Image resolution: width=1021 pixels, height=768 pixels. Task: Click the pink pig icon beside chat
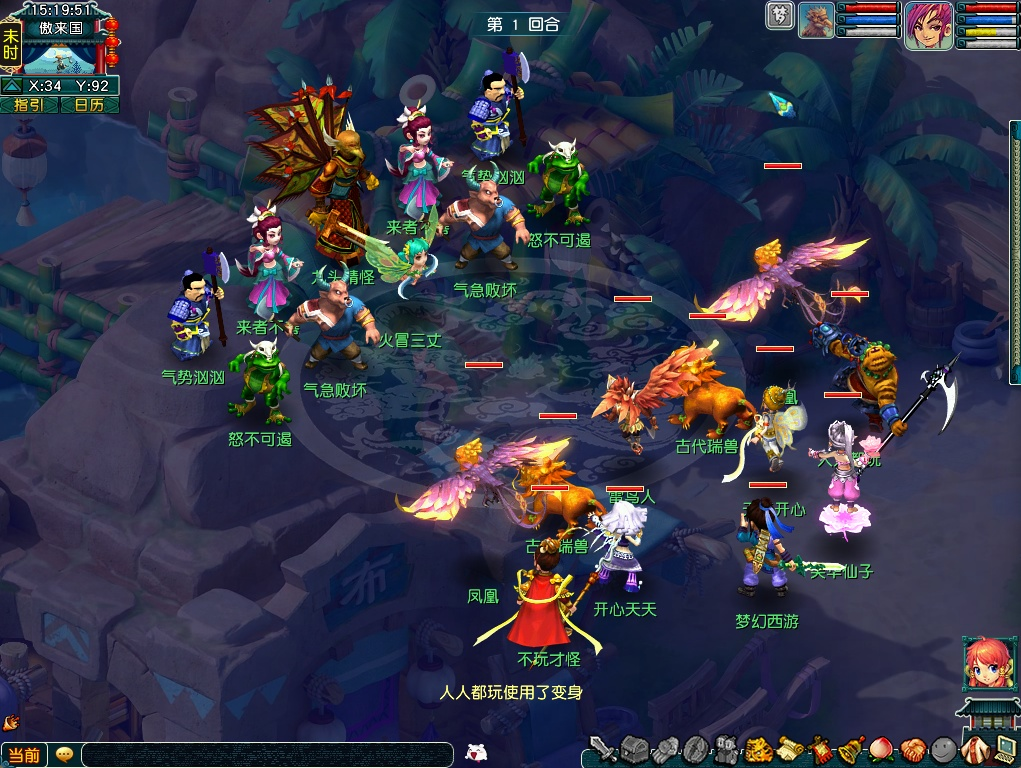[x=477, y=753]
